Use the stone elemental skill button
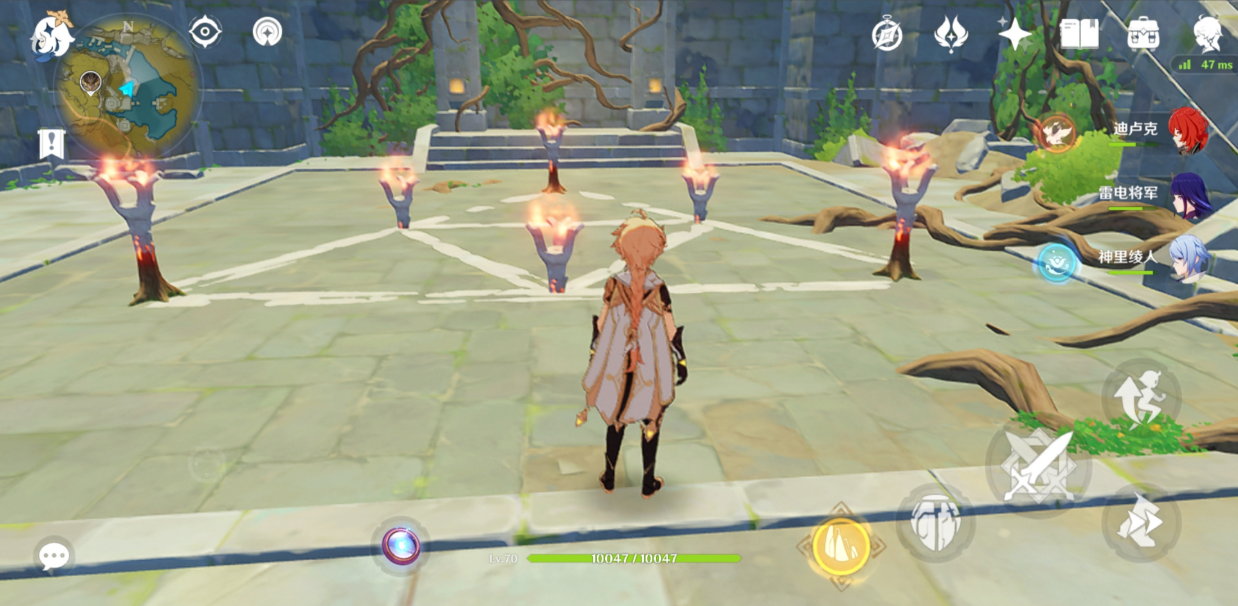 935,522
